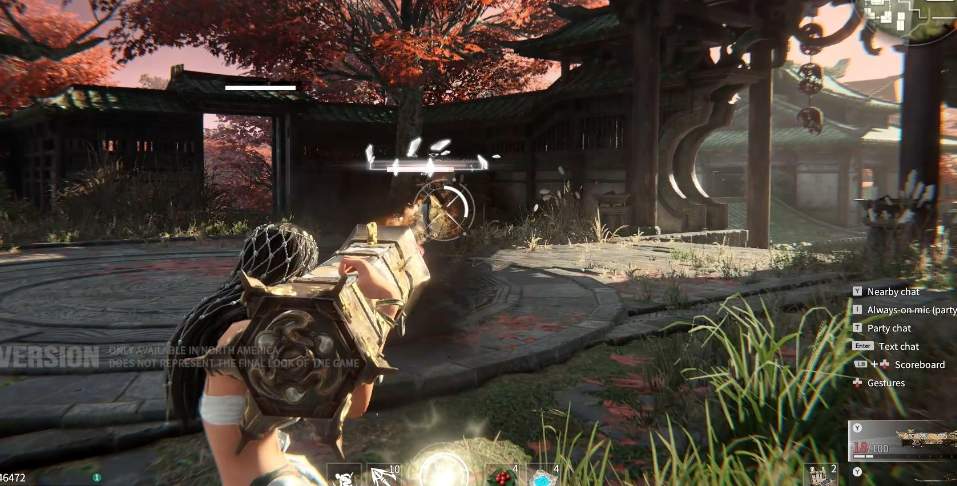The width and height of the screenshot is (957, 486).
Task: Open Text chat
Action: (x=898, y=346)
